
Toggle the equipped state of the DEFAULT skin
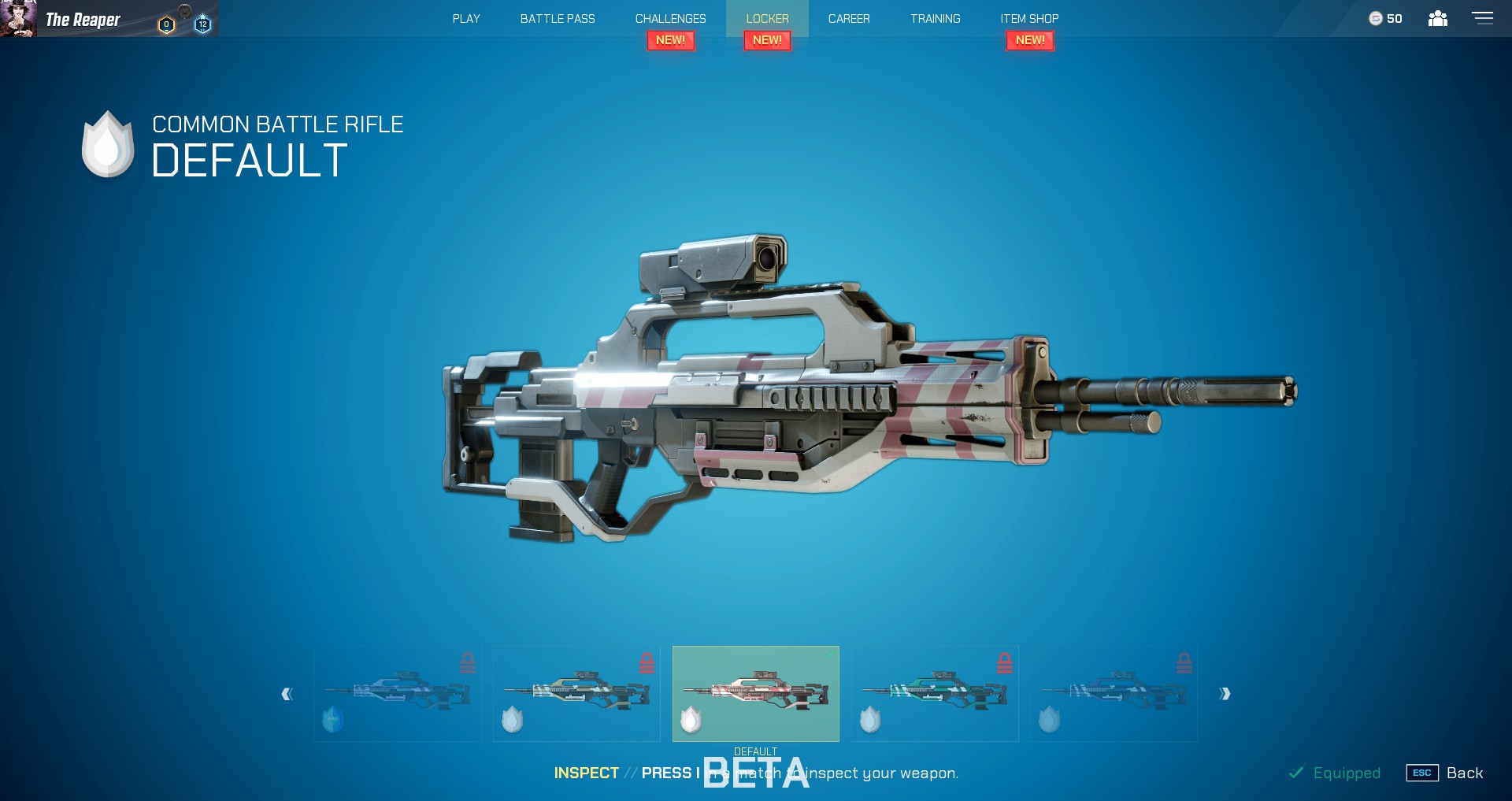pyautogui.click(x=755, y=694)
